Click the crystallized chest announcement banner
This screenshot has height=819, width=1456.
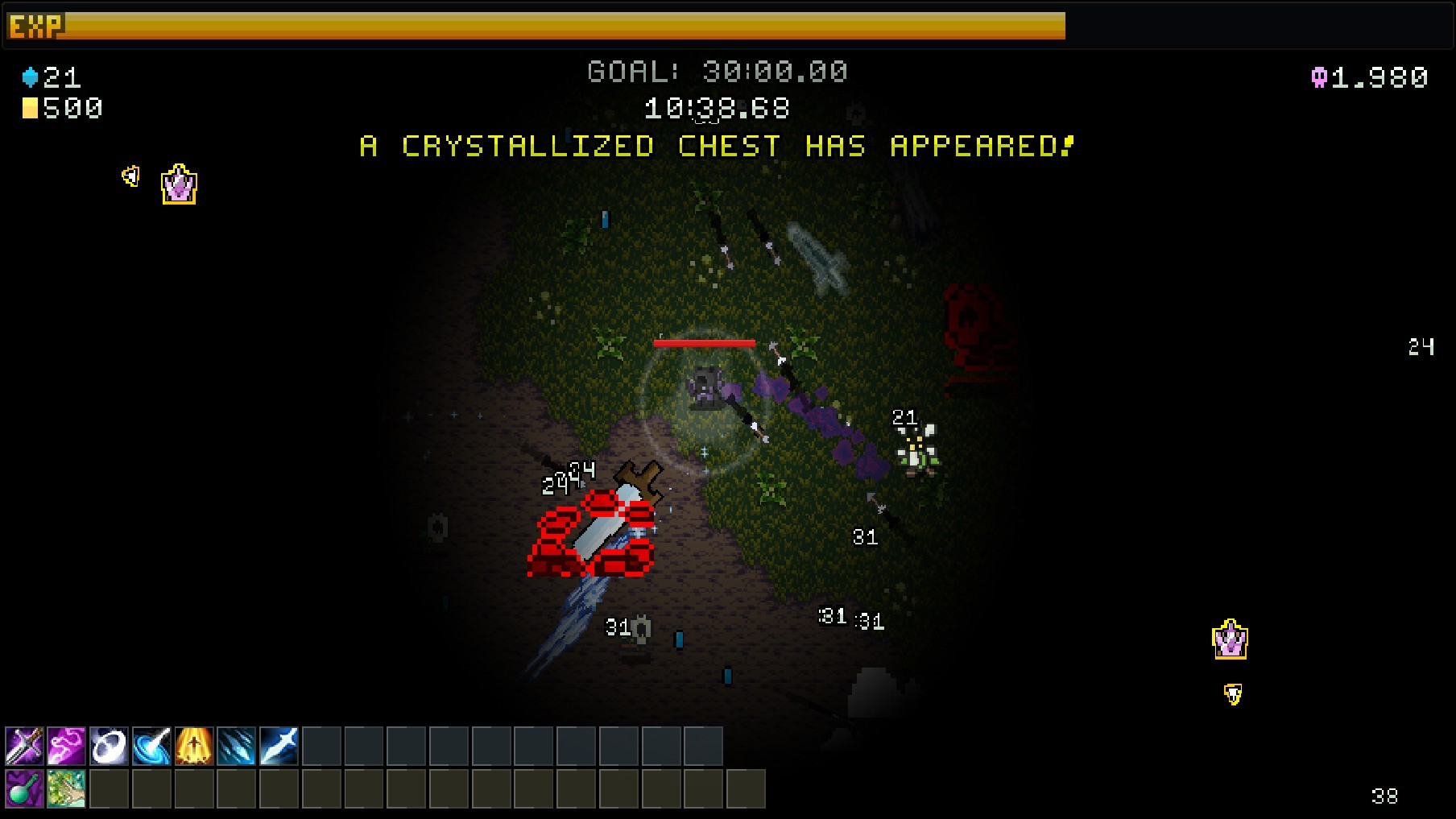pos(716,147)
